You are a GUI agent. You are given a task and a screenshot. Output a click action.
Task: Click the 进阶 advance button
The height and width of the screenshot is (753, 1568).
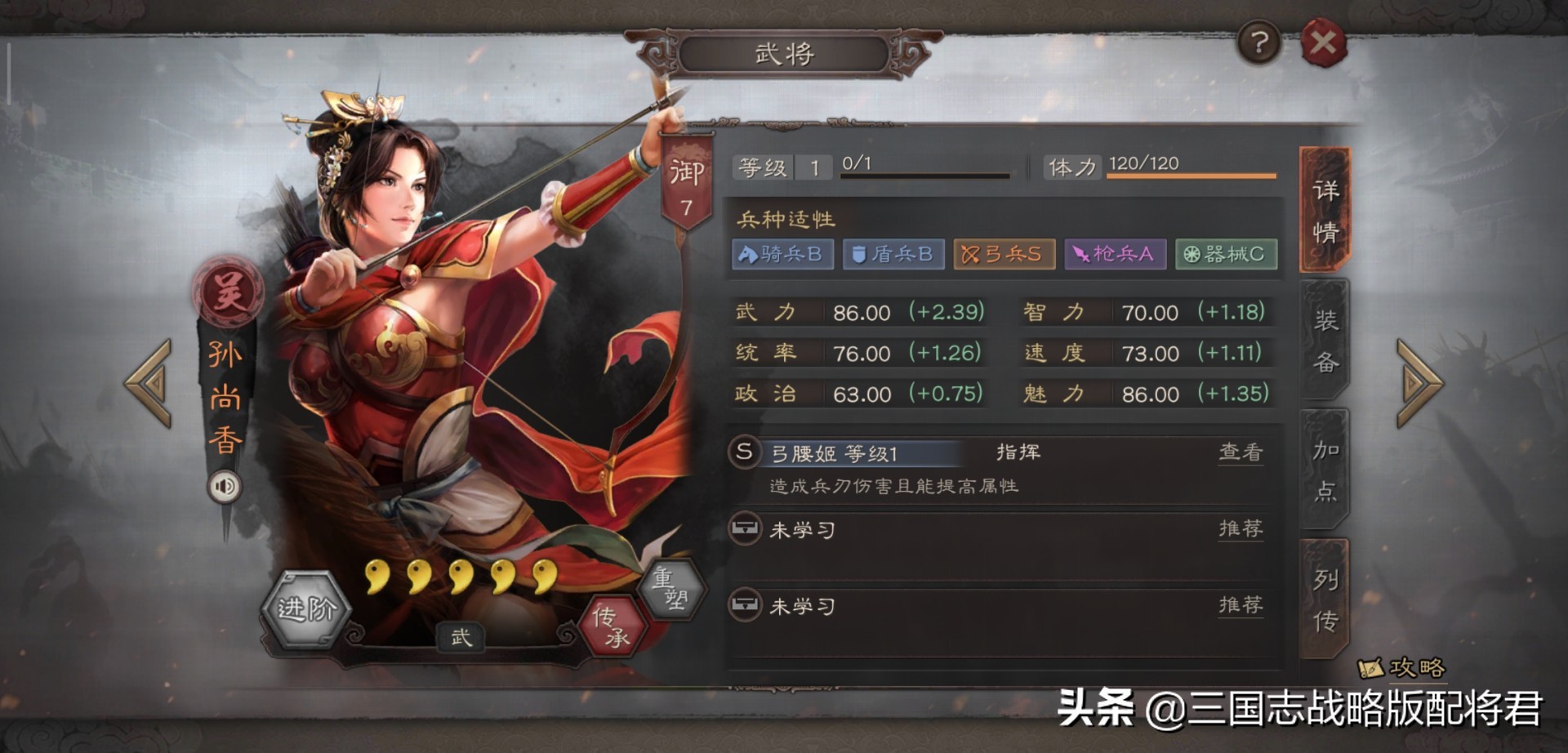tap(306, 608)
